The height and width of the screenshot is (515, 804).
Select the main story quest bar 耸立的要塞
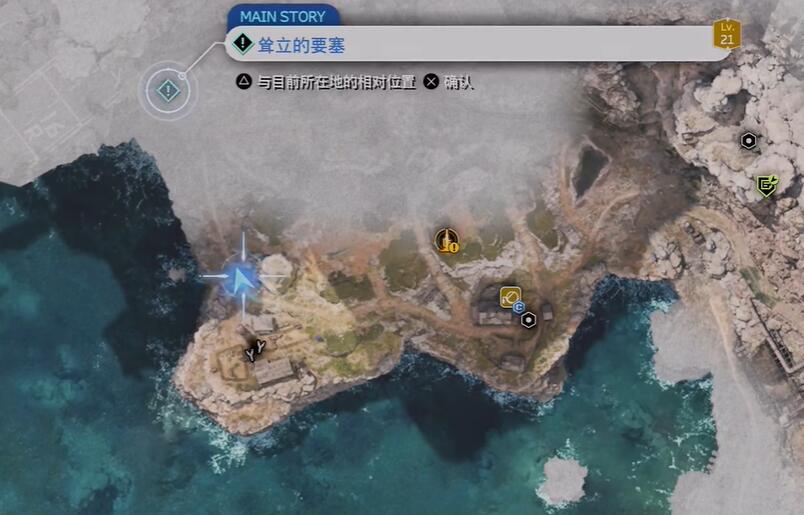pyautogui.click(x=480, y=44)
